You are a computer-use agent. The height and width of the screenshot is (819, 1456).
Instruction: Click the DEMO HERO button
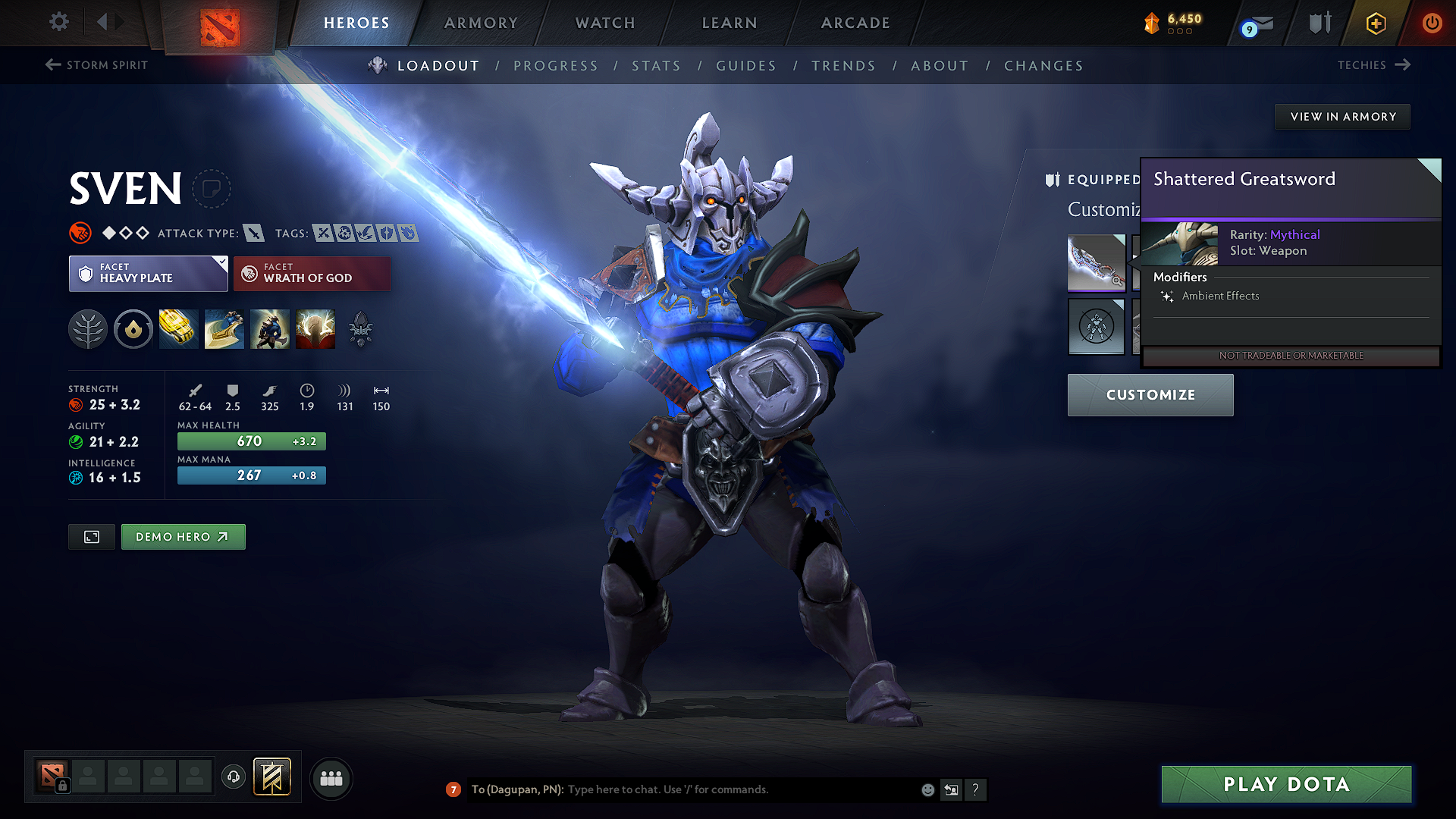(183, 536)
